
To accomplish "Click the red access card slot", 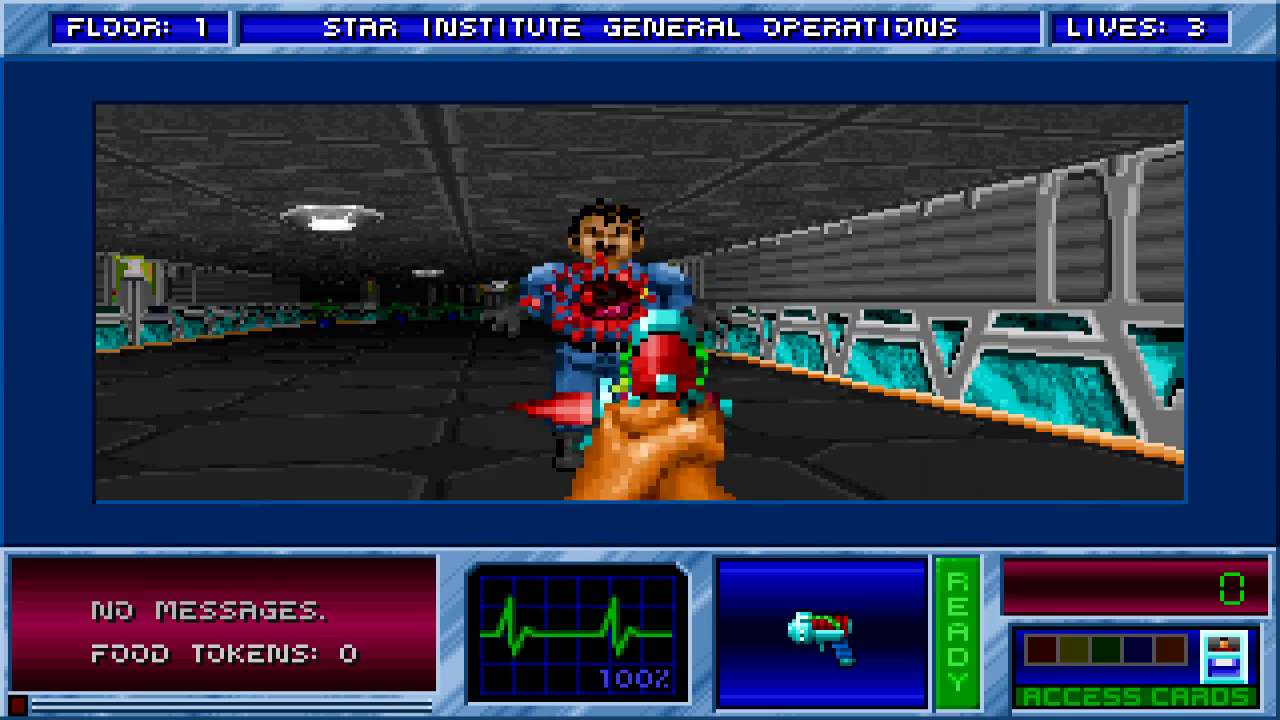I will click(x=1041, y=650).
